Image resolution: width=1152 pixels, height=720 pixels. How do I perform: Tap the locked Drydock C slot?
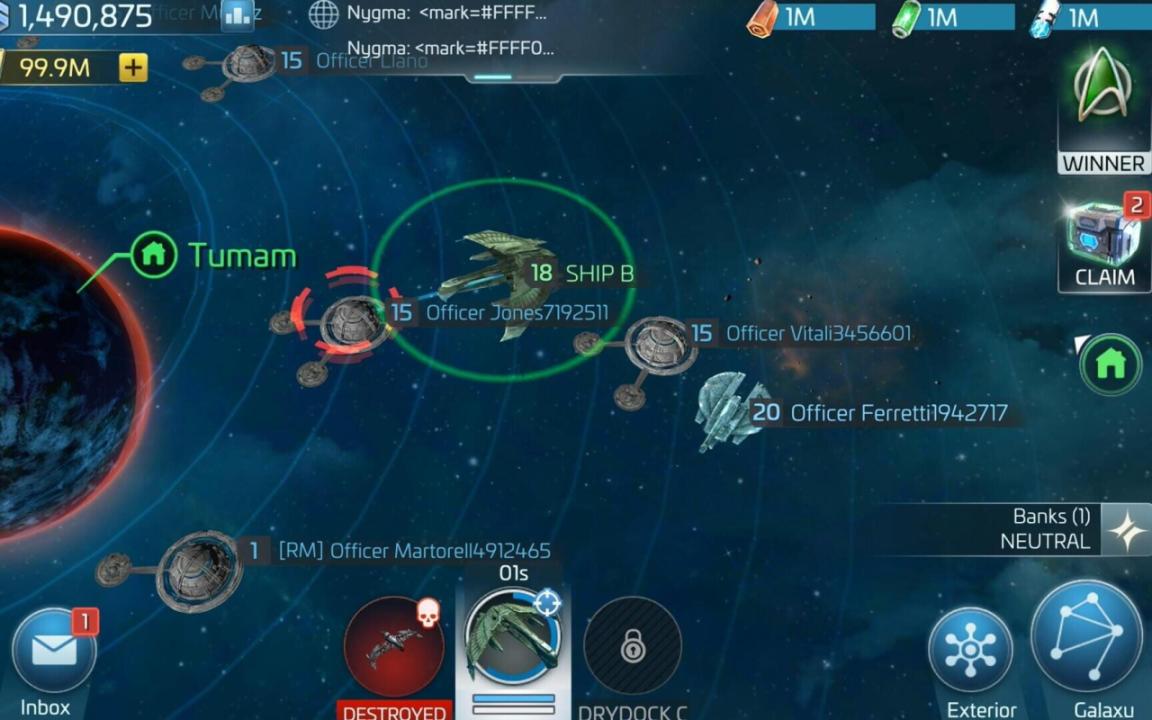[x=632, y=646]
